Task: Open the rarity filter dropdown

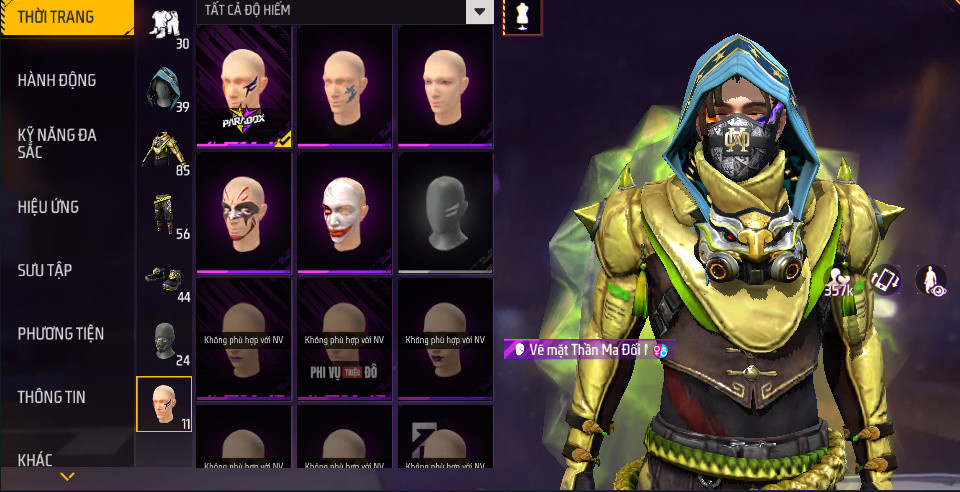Action: pos(480,12)
